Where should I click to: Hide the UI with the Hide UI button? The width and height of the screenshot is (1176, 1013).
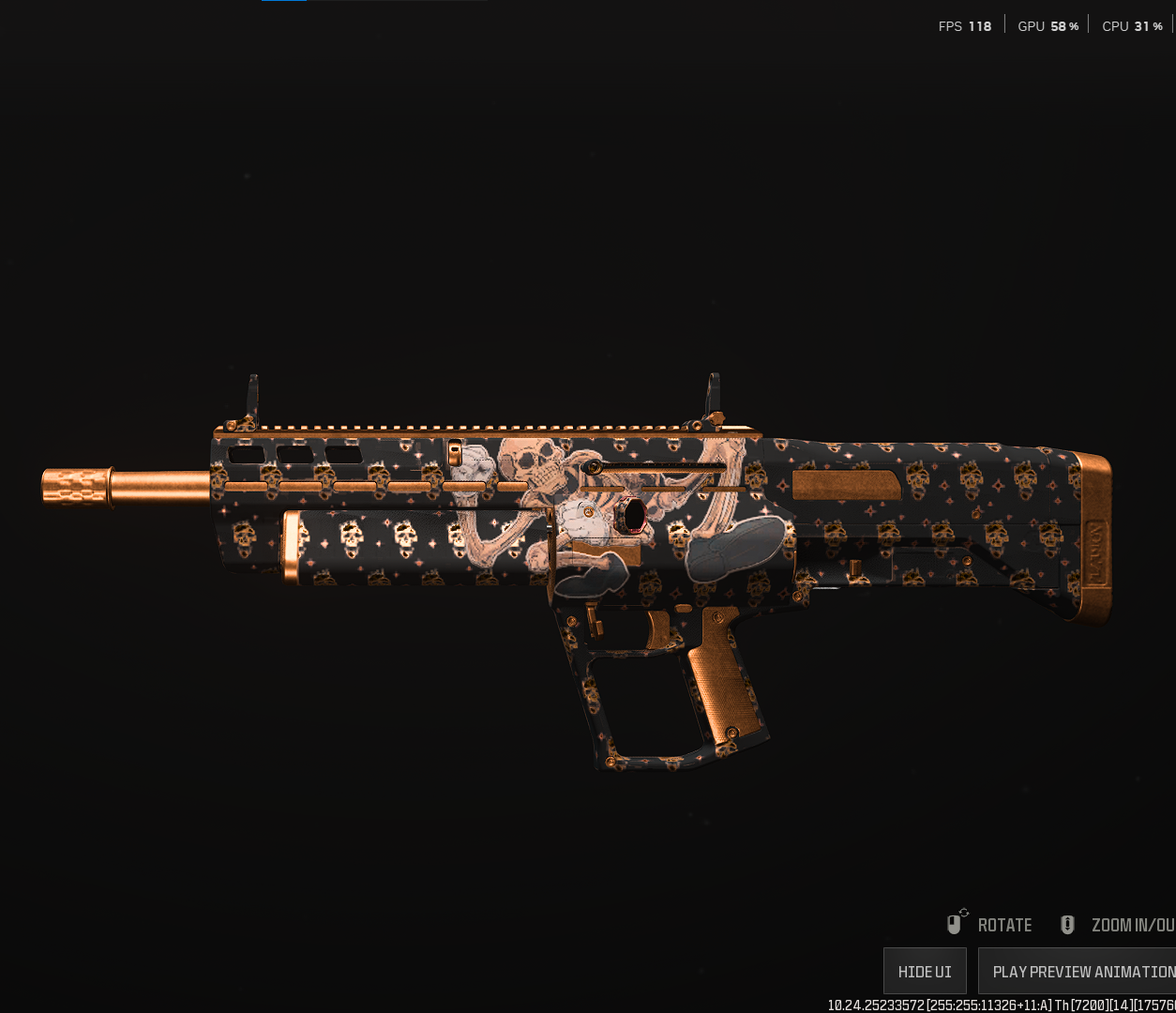925,971
